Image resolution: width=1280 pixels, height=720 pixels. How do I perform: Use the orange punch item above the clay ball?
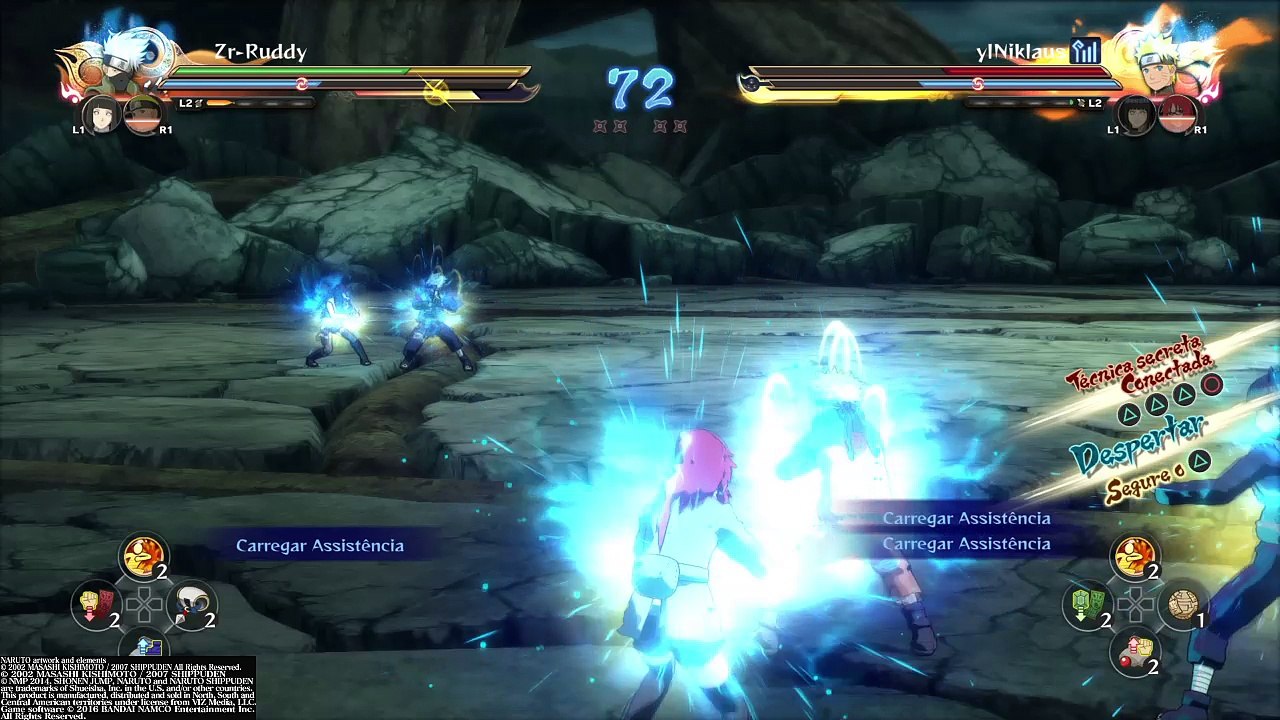pos(1134,556)
